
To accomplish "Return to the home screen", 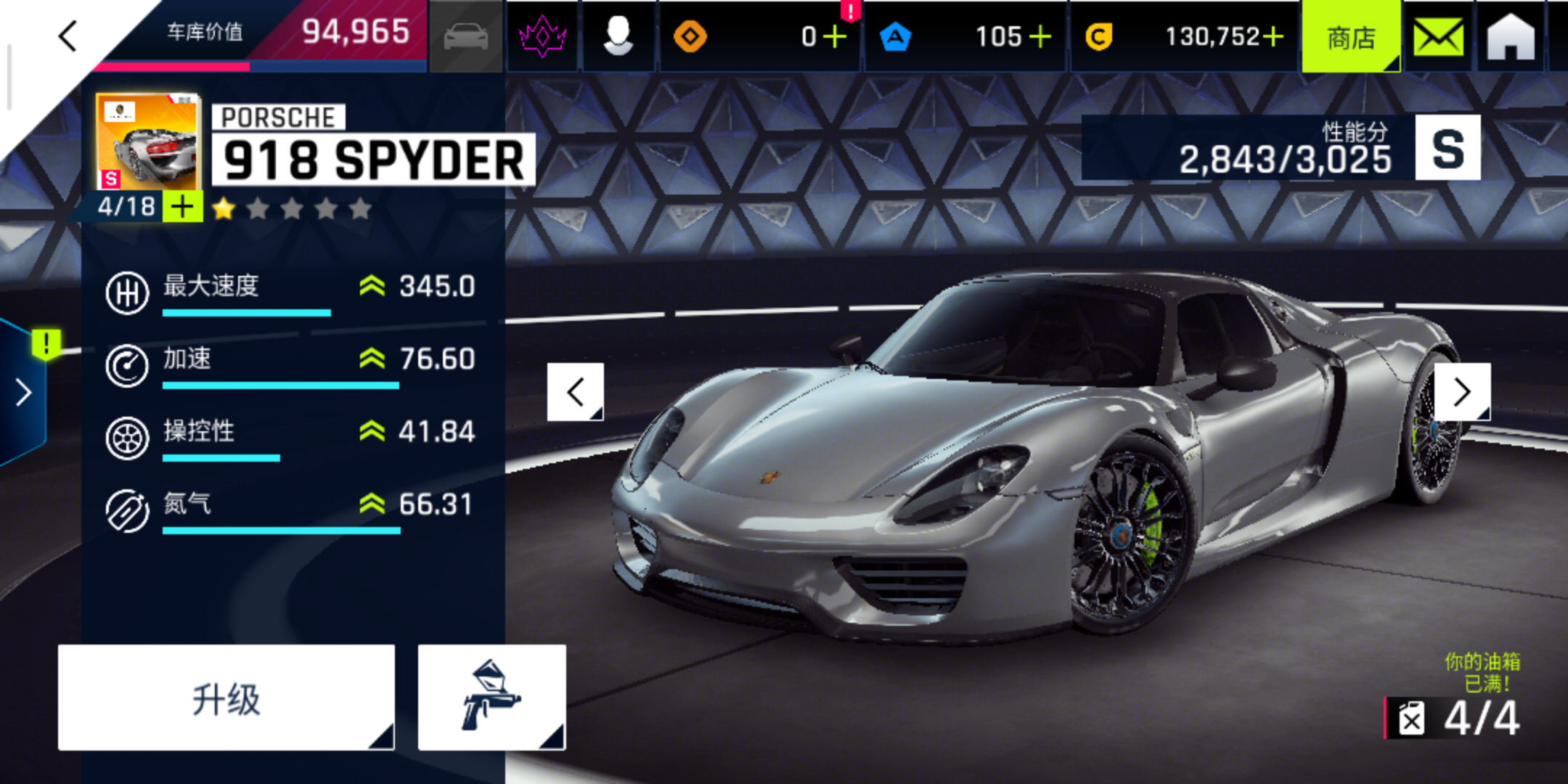I will (1511, 36).
